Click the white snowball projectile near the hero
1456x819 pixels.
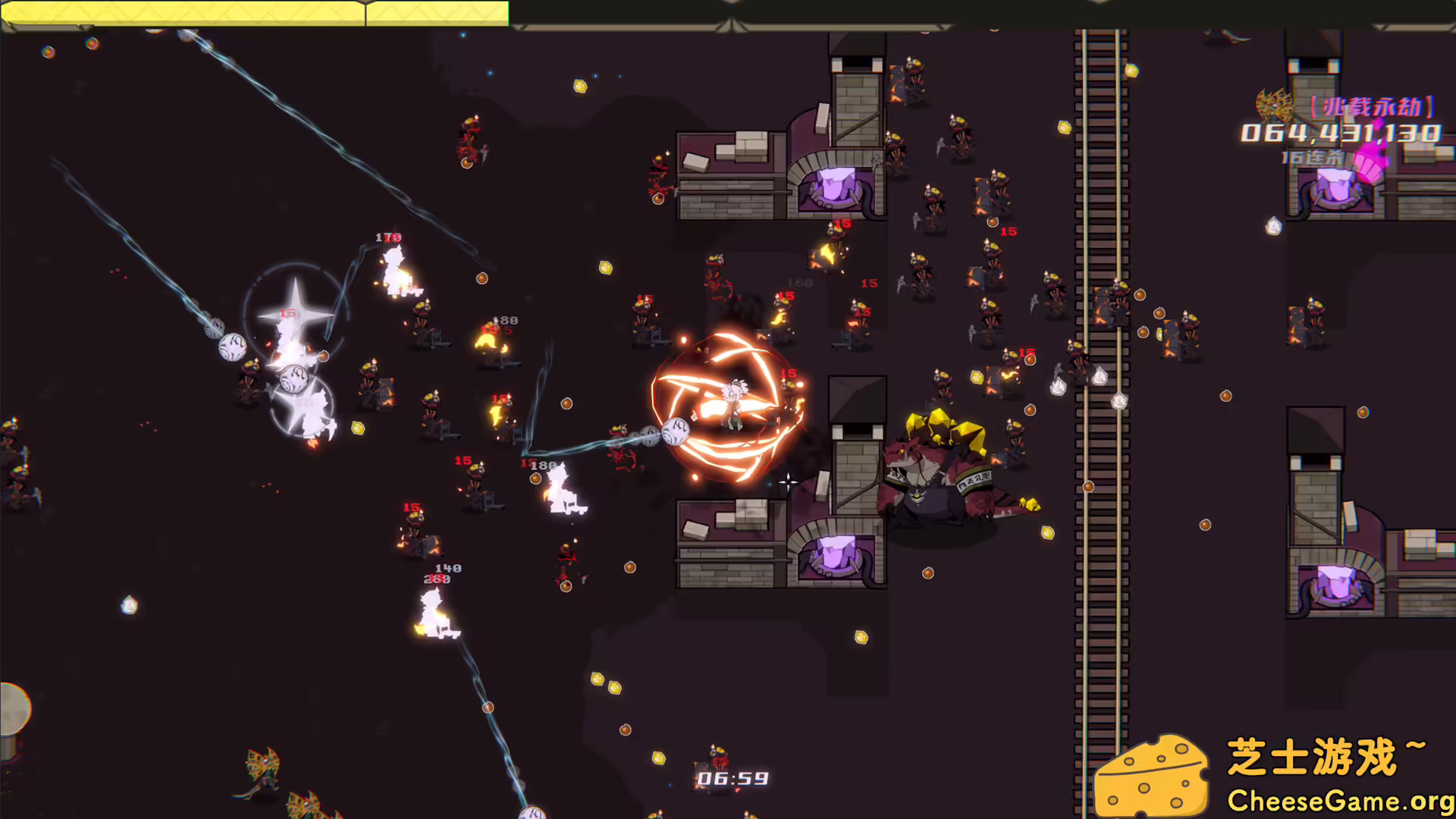pyautogui.click(x=673, y=430)
